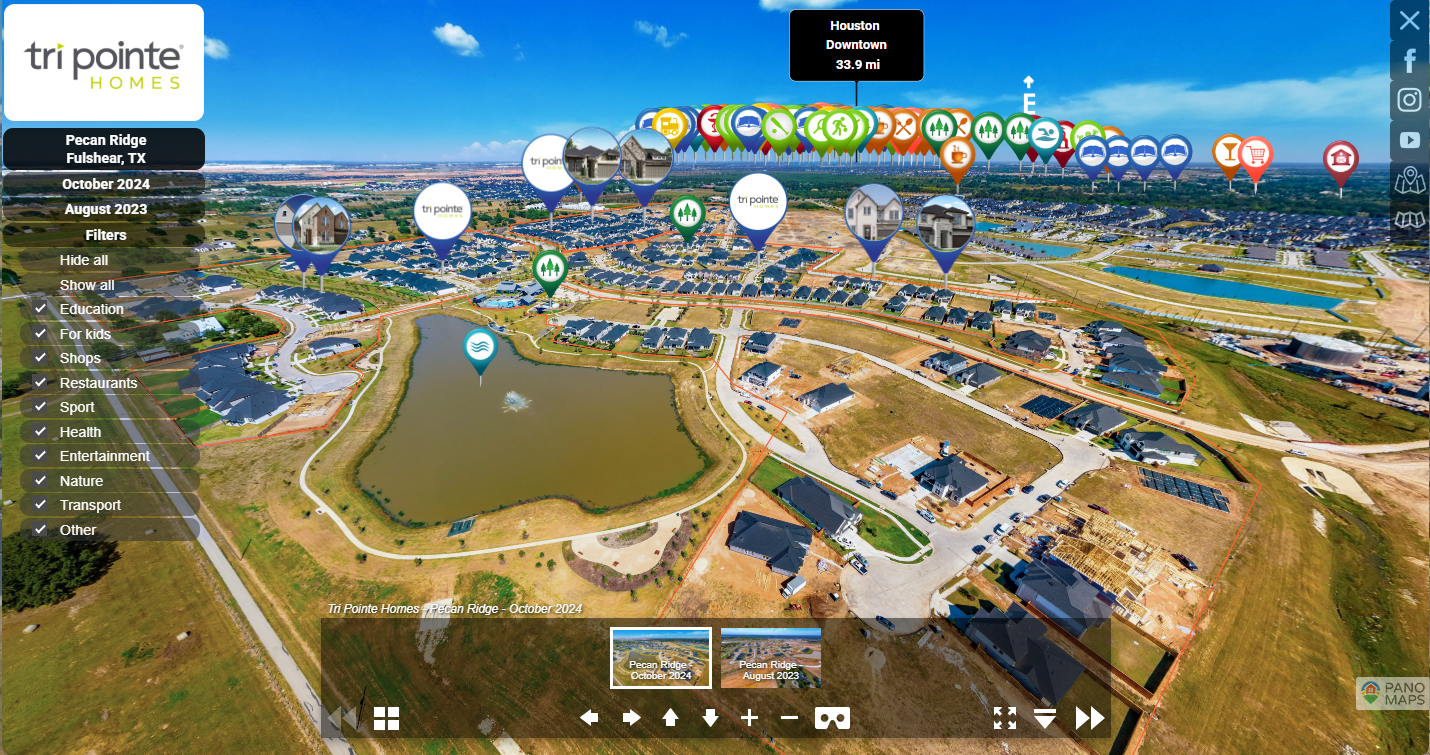The width and height of the screenshot is (1430, 755).
Task: Click the water marker on the lake
Action: pos(481,348)
